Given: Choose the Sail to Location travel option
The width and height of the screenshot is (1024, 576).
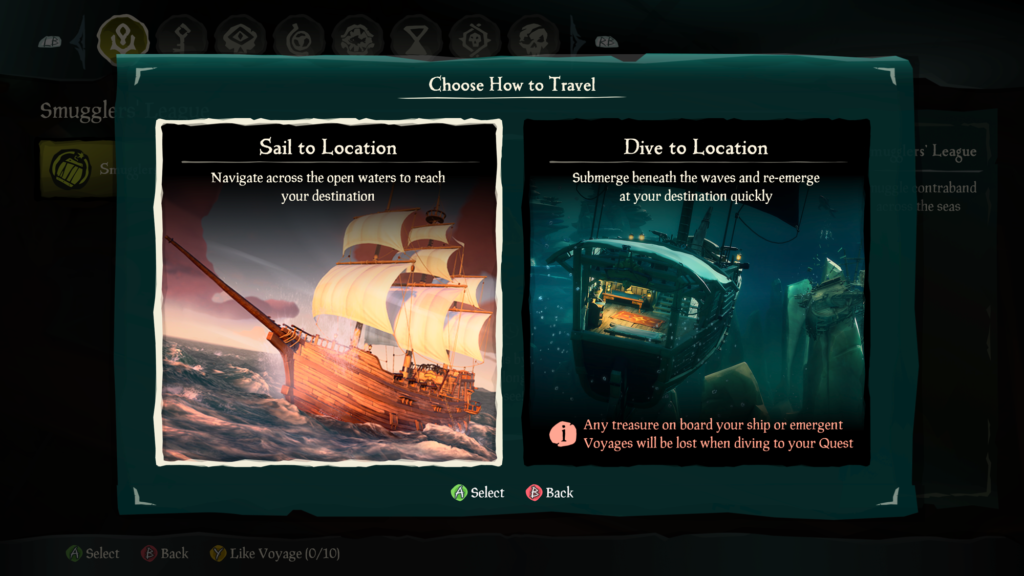Looking at the screenshot, I should pyautogui.click(x=328, y=292).
